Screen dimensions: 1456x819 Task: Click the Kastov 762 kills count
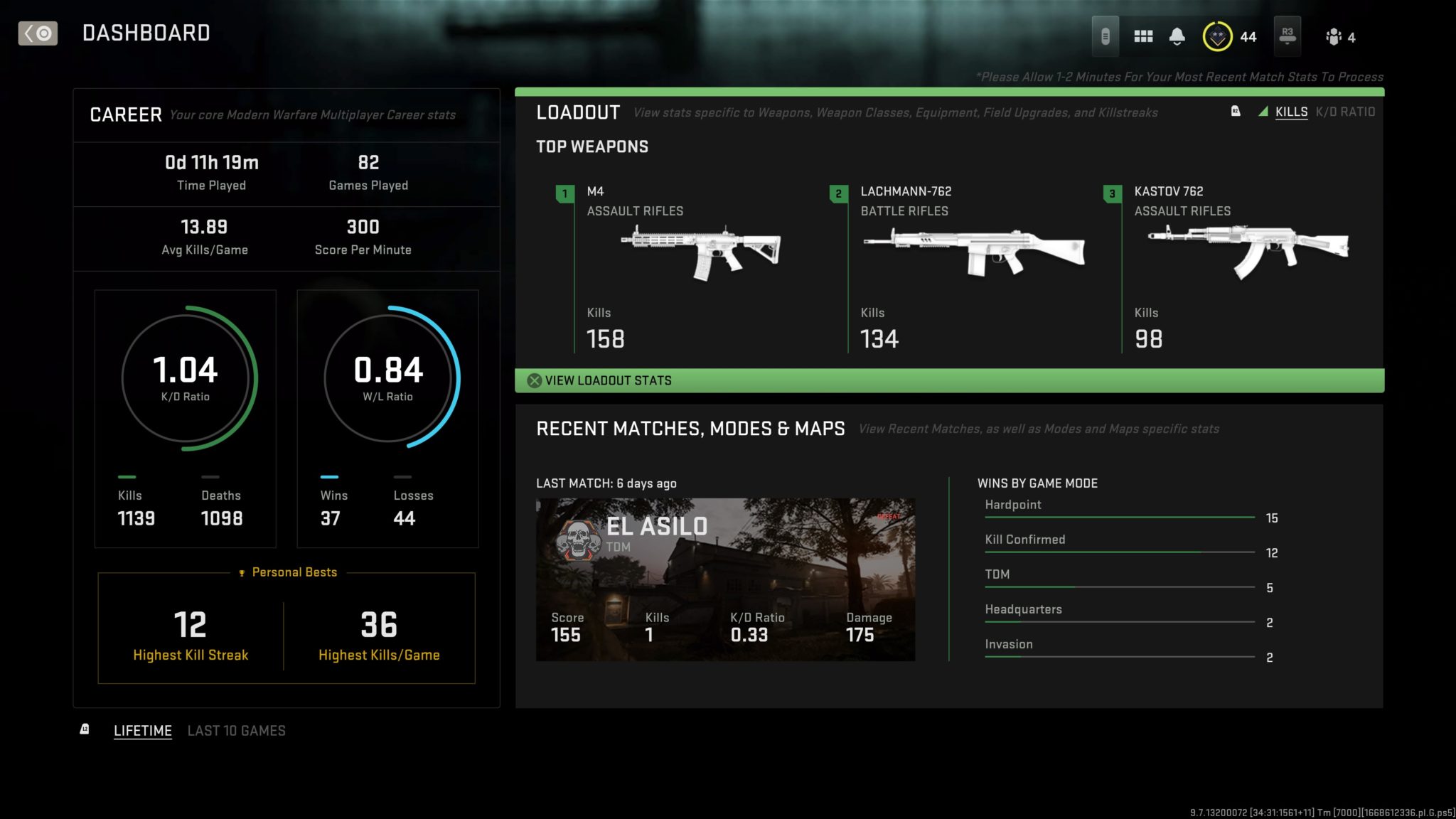(x=1148, y=339)
